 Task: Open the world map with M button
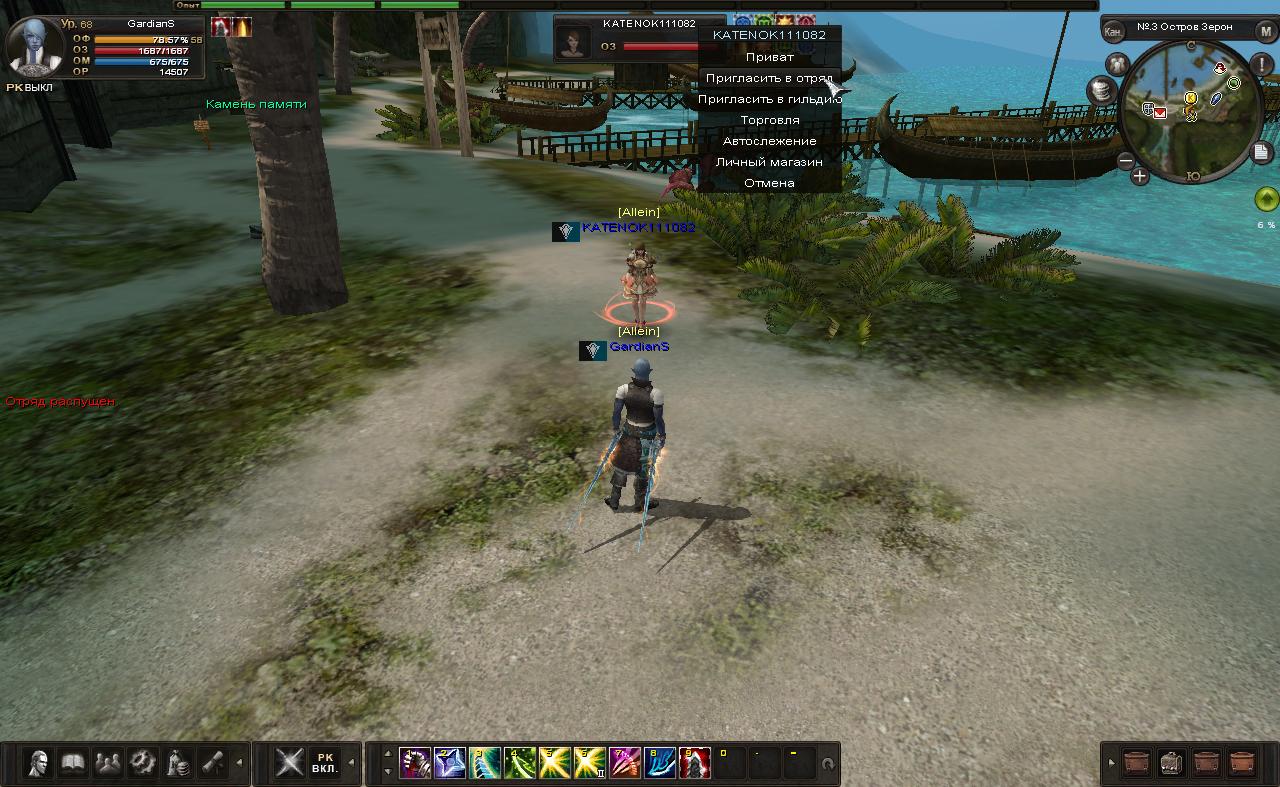tap(1266, 31)
